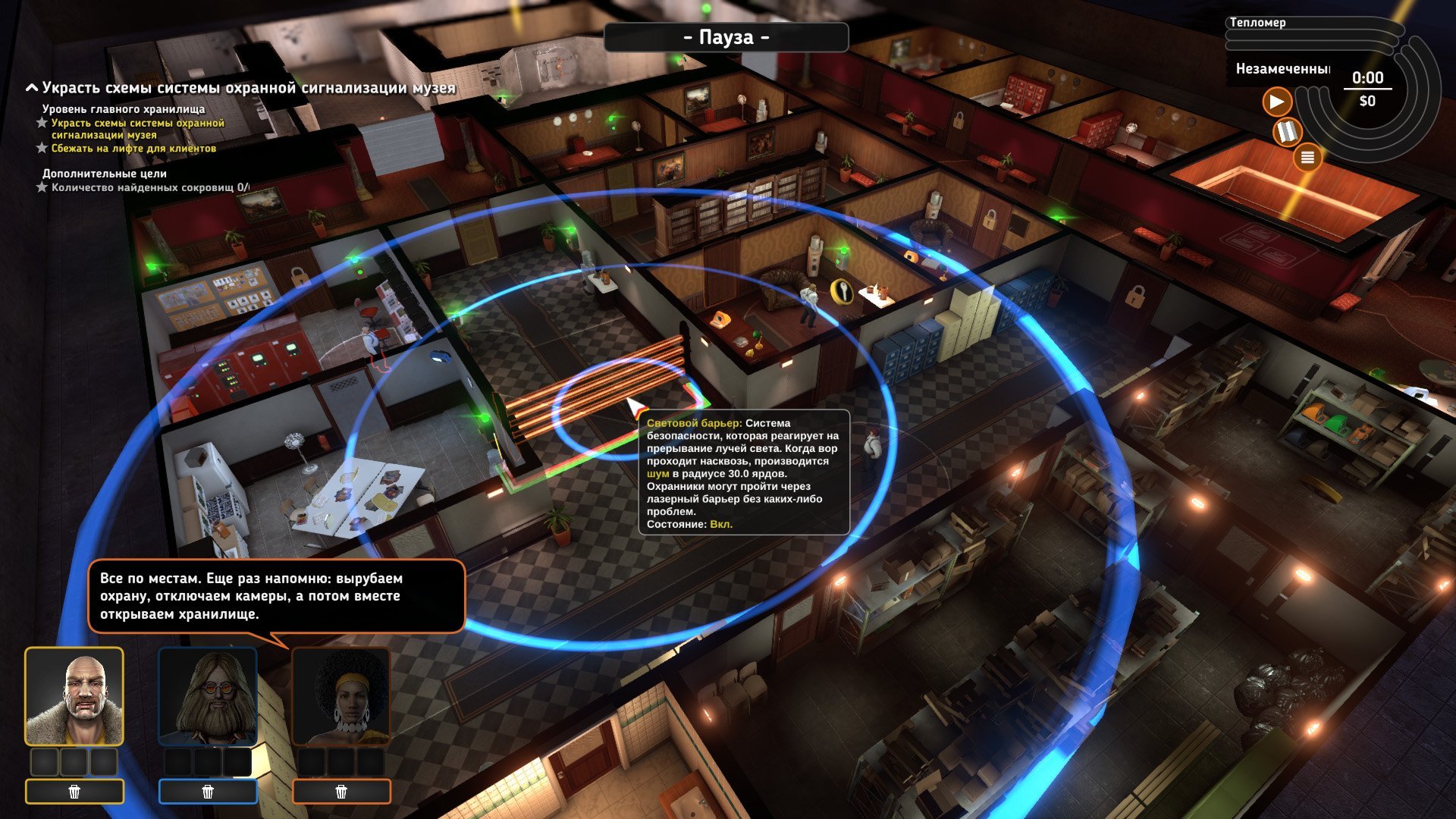
Task: Collapse the mission objectives with the arrow
Action: [x=32, y=88]
